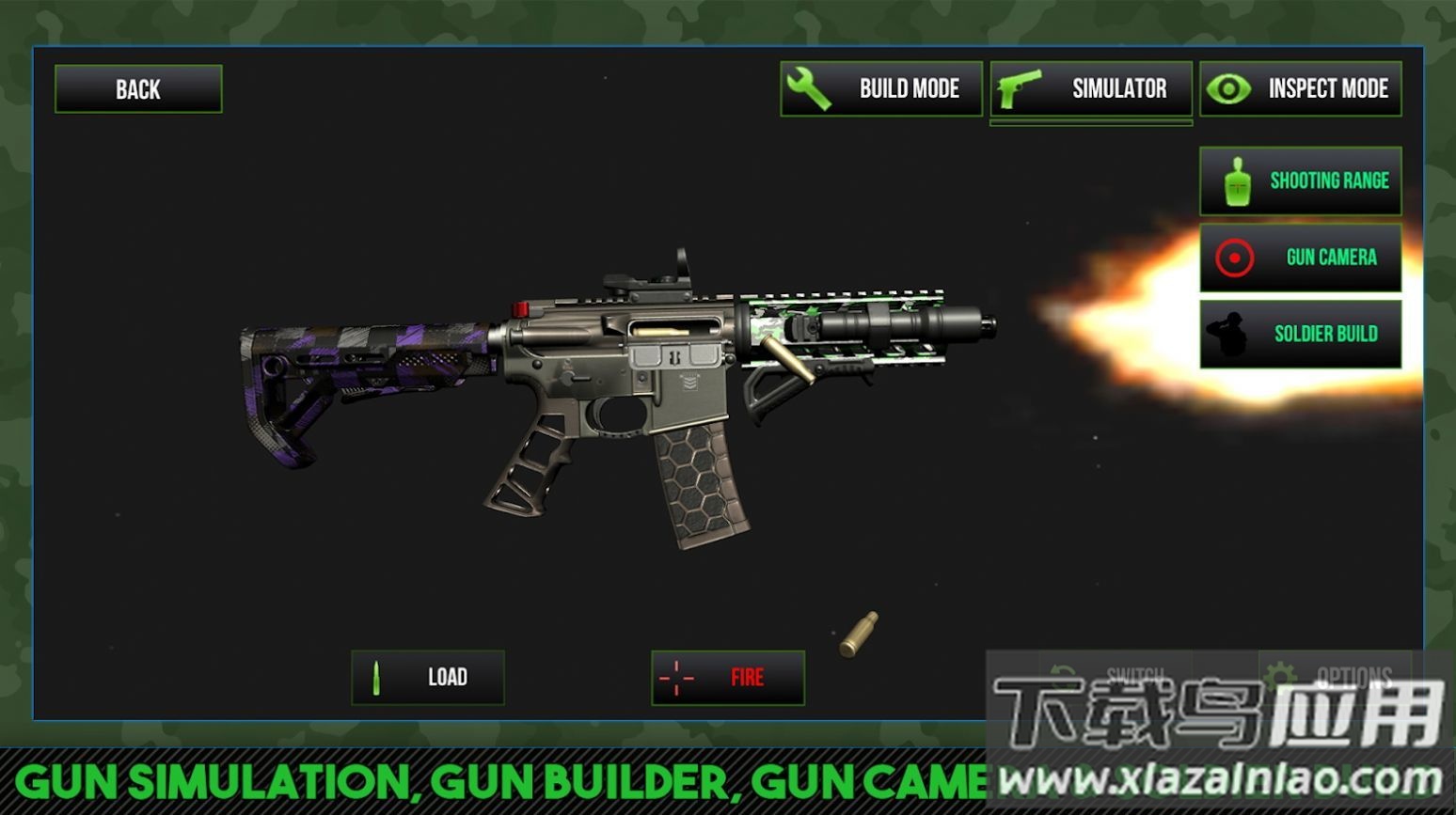Image resolution: width=1456 pixels, height=815 pixels.
Task: Select the target silhouette Shooting Range icon
Action: (1237, 180)
